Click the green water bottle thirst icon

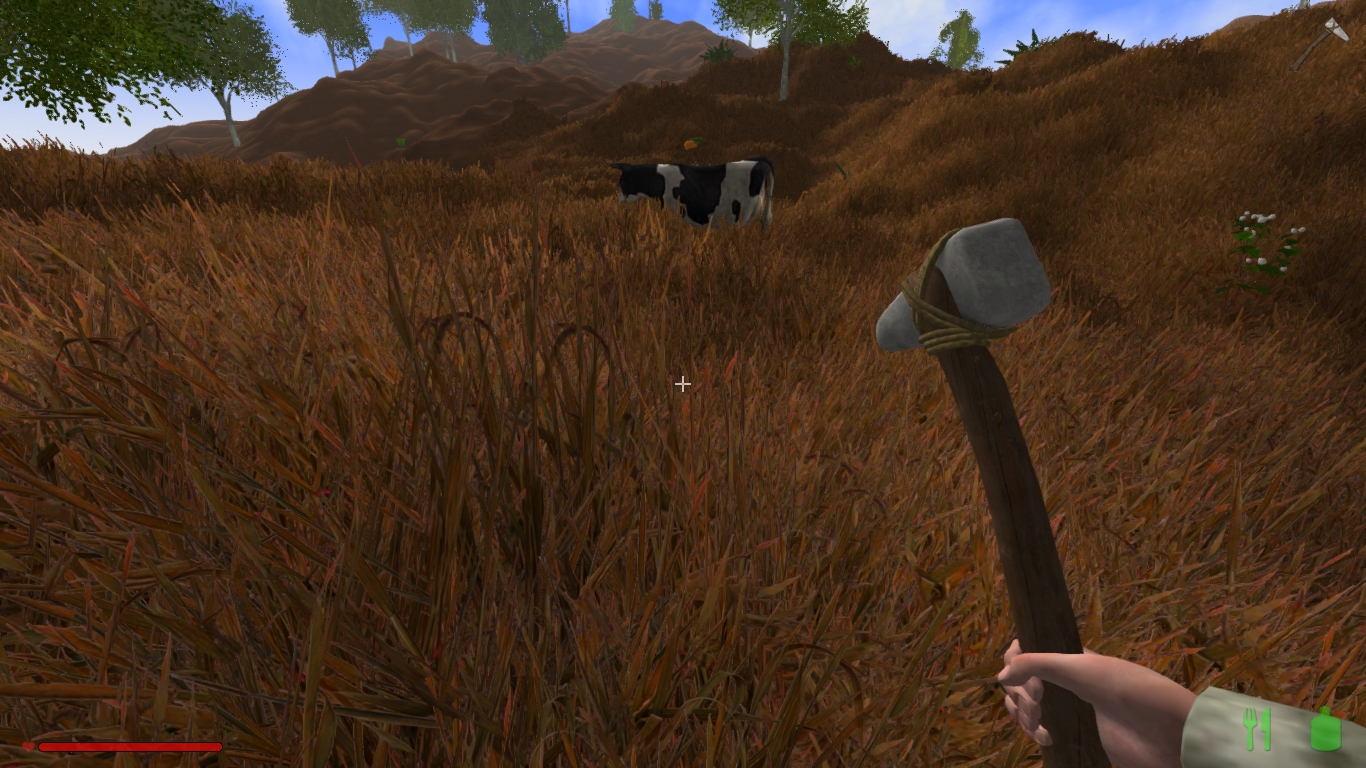pos(1325,729)
